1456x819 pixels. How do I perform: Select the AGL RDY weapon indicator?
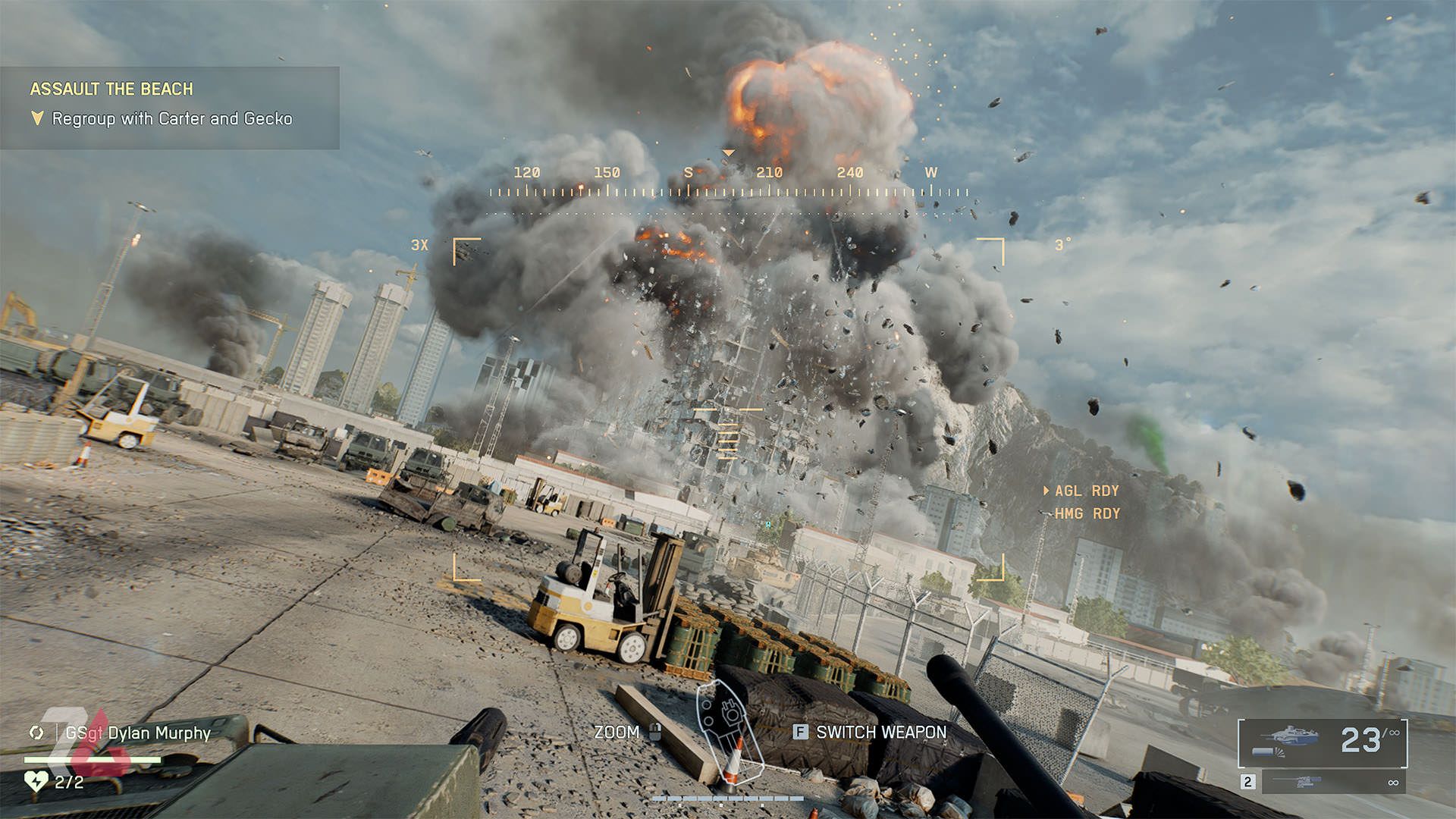pos(1086,491)
